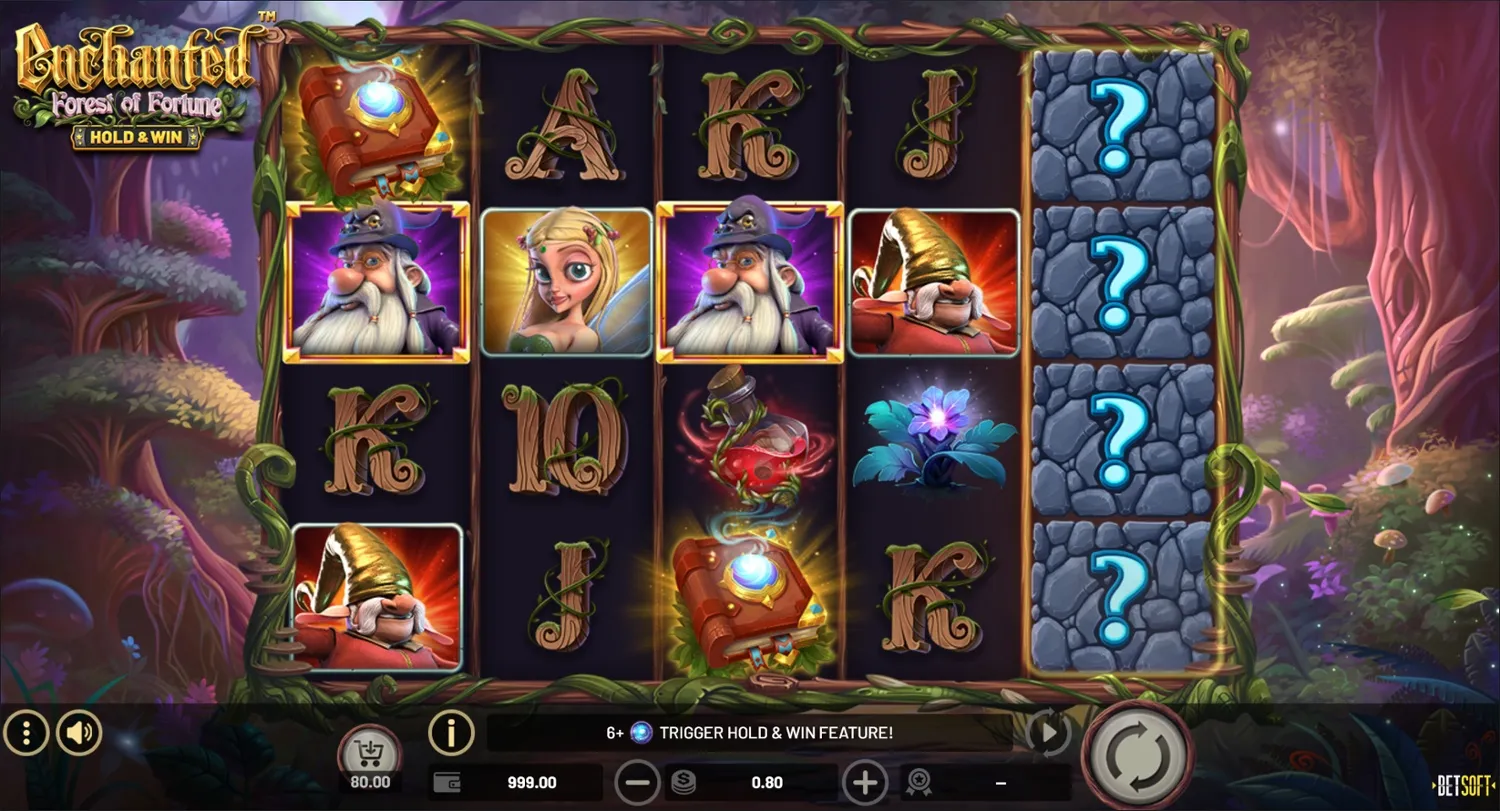
Task: Open the paytable via the info icon
Action: (449, 732)
